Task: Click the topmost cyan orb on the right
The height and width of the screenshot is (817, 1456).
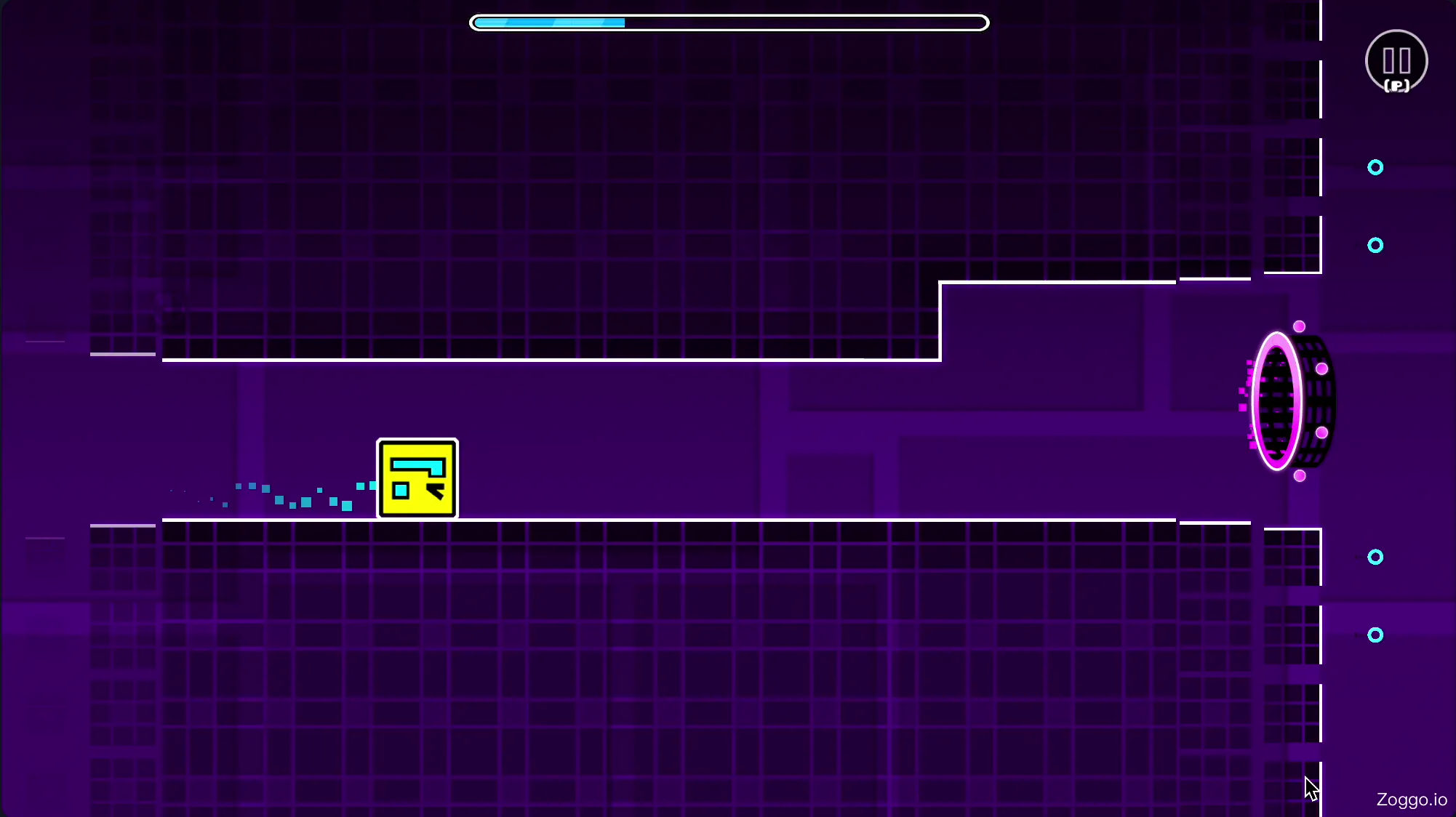Action: [x=1375, y=167]
